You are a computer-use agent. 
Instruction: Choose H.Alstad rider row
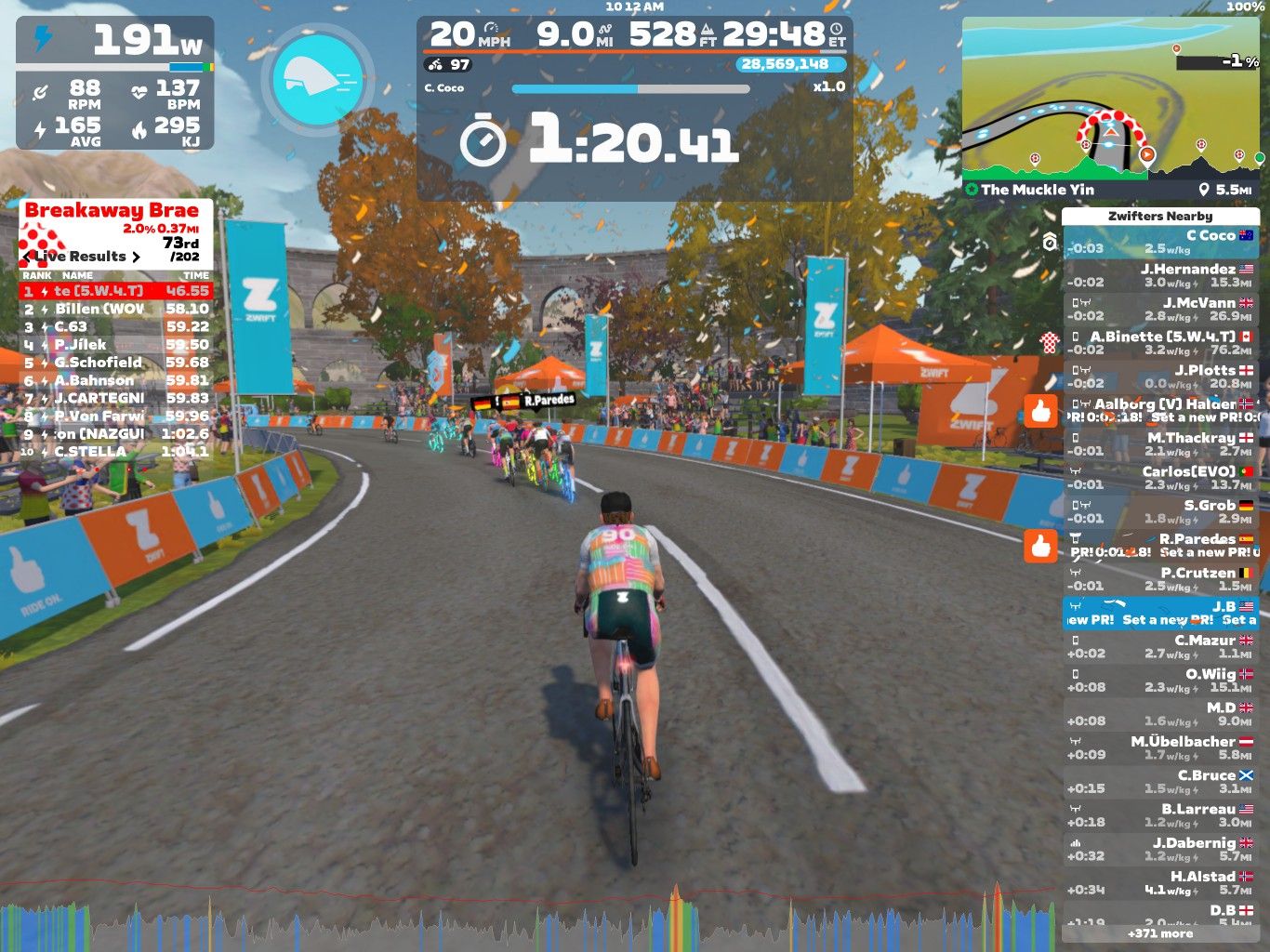click(1159, 883)
